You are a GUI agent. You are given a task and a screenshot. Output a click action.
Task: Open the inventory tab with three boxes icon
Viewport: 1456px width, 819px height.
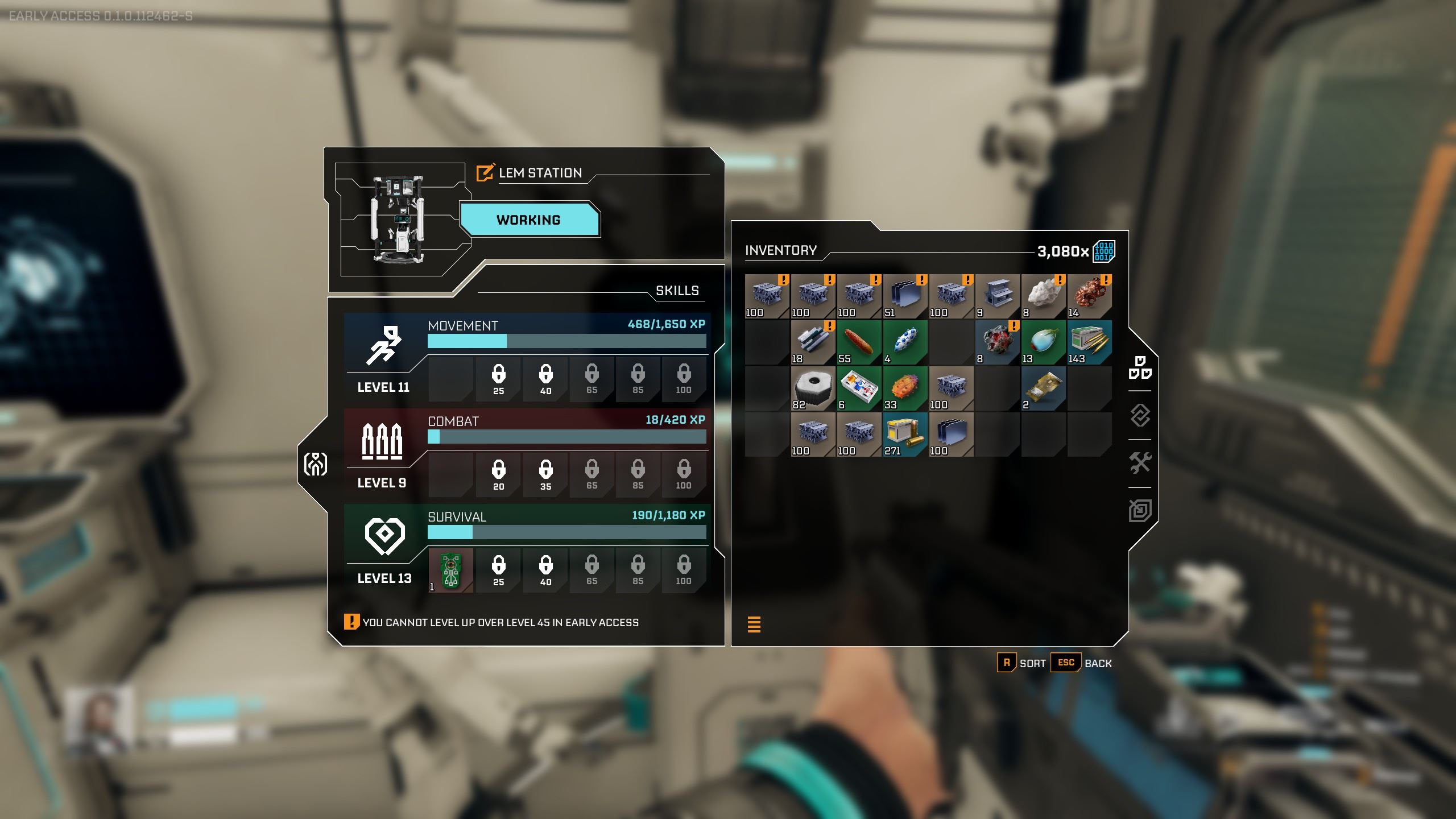click(1140, 367)
